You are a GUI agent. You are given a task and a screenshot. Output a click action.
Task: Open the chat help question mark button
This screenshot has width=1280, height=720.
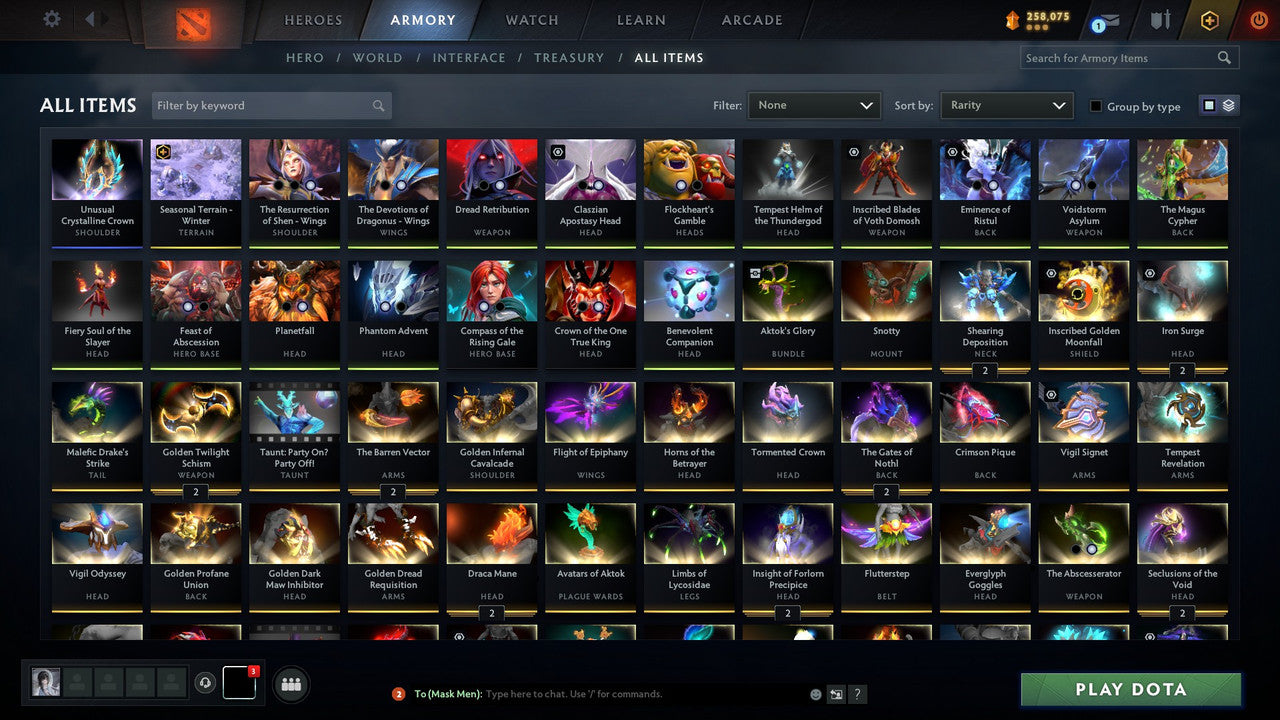(857, 693)
